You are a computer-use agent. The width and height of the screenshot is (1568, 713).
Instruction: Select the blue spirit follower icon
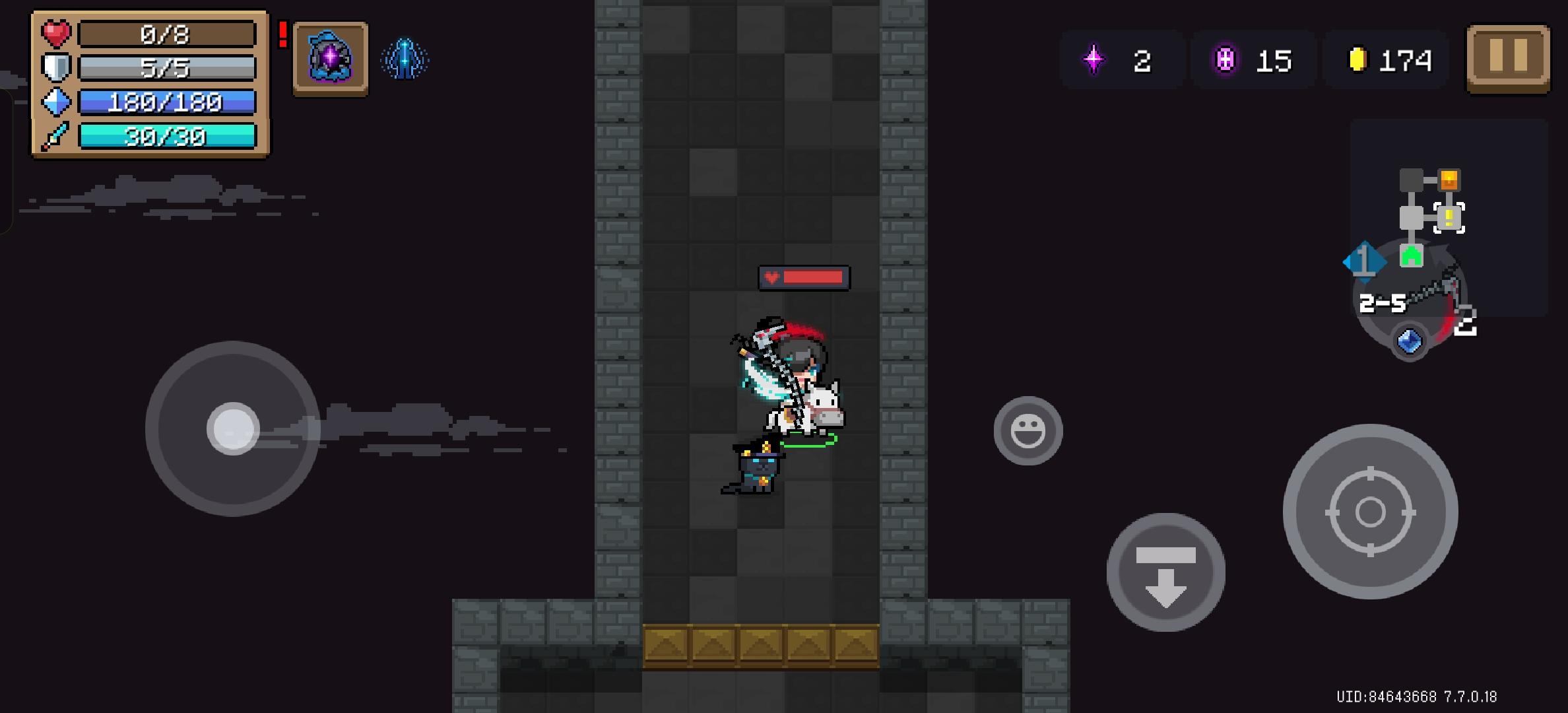click(404, 59)
